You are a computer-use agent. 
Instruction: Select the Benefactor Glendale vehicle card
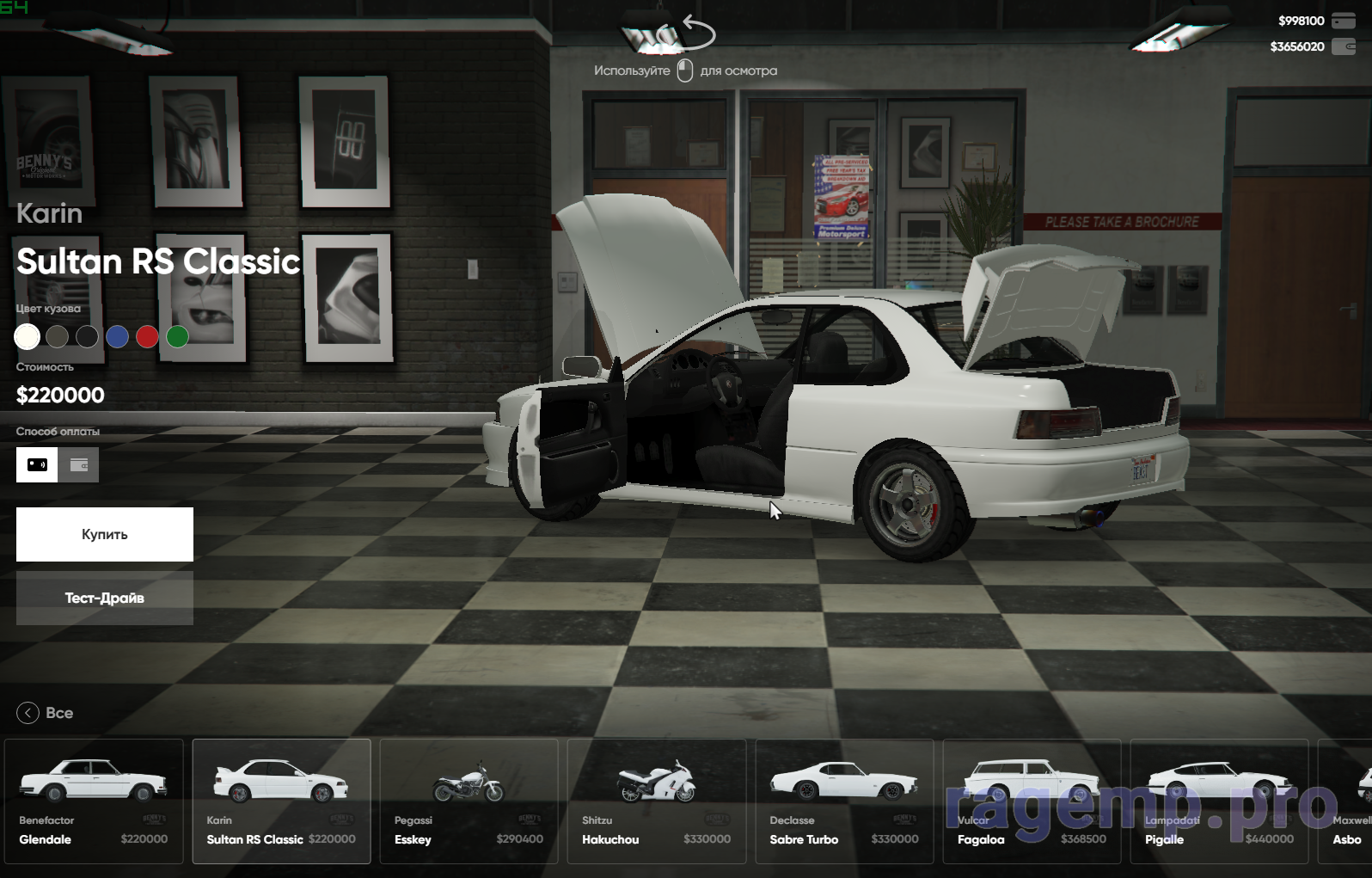[94, 801]
